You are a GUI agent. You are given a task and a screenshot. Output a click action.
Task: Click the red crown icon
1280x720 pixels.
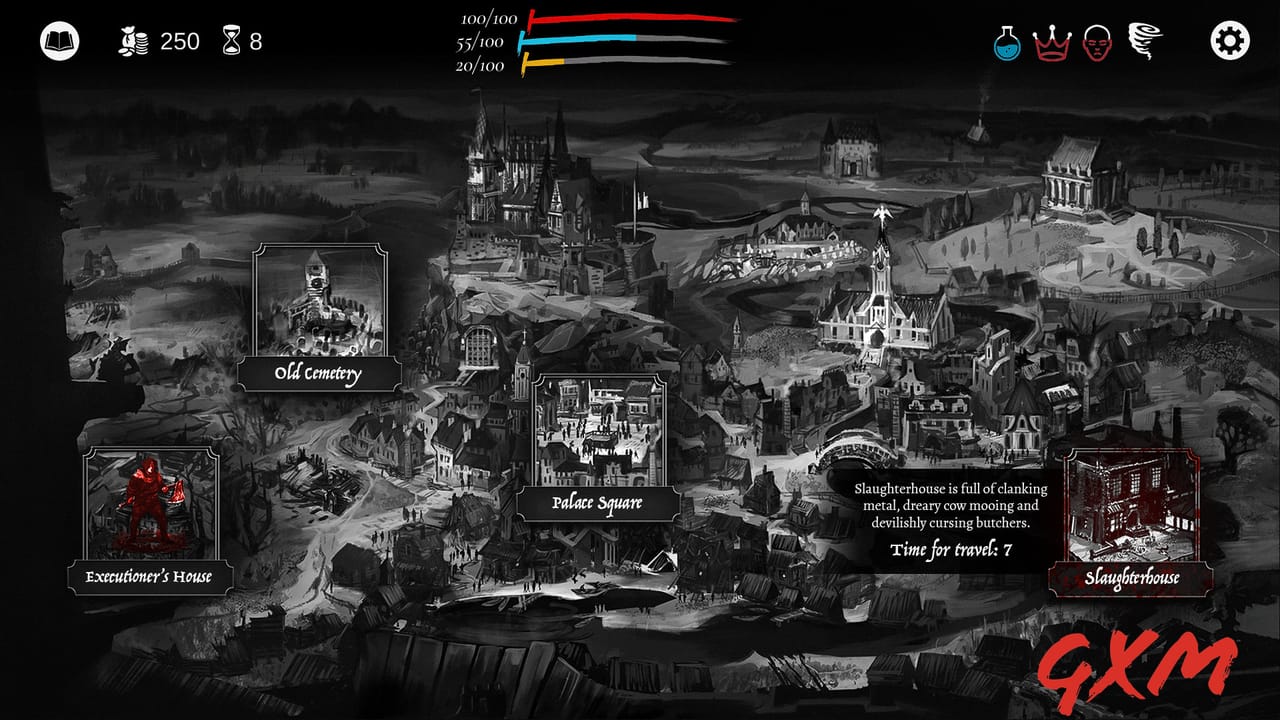click(1052, 39)
